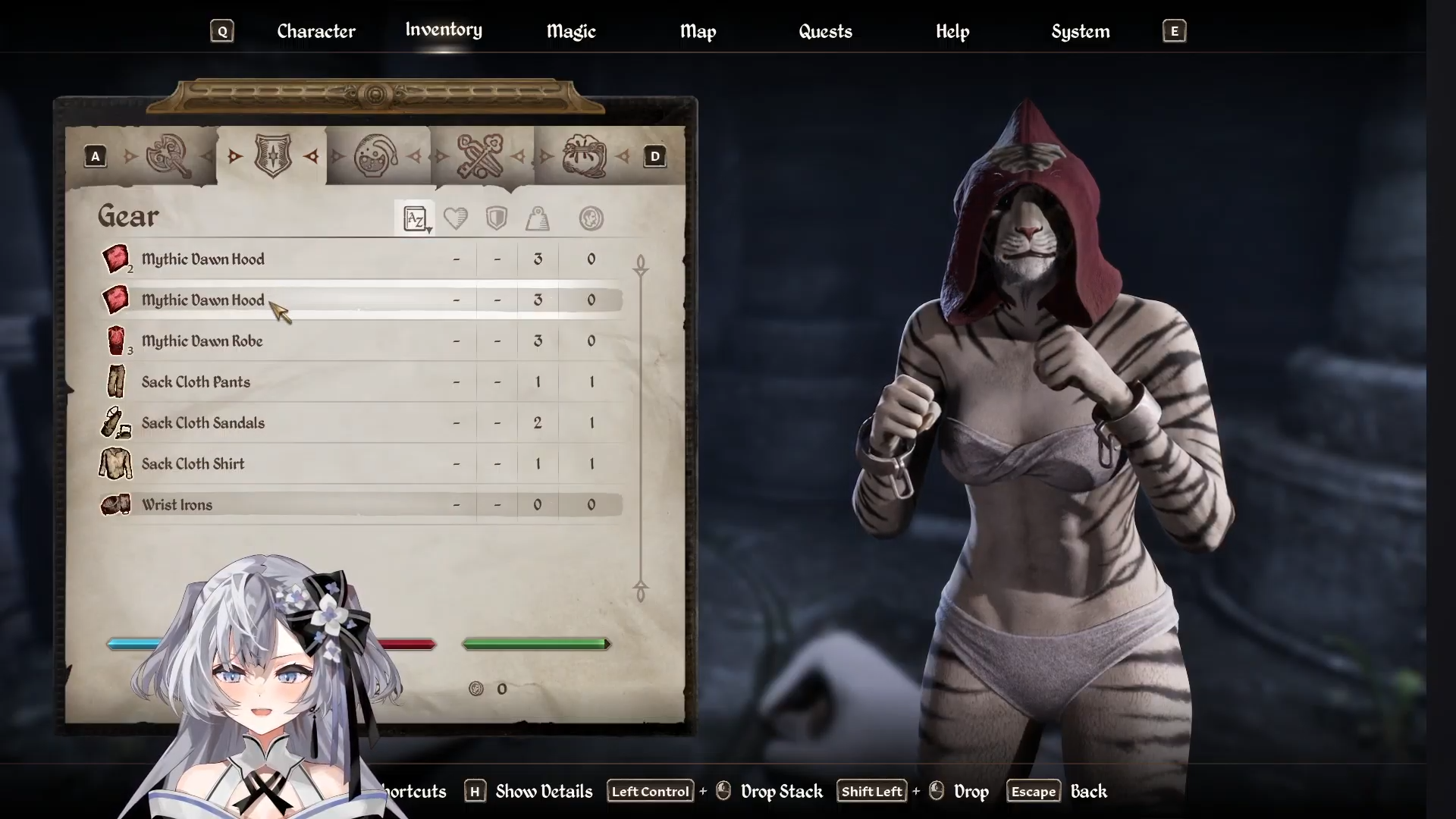
Task: Open the Character menu
Action: click(315, 31)
